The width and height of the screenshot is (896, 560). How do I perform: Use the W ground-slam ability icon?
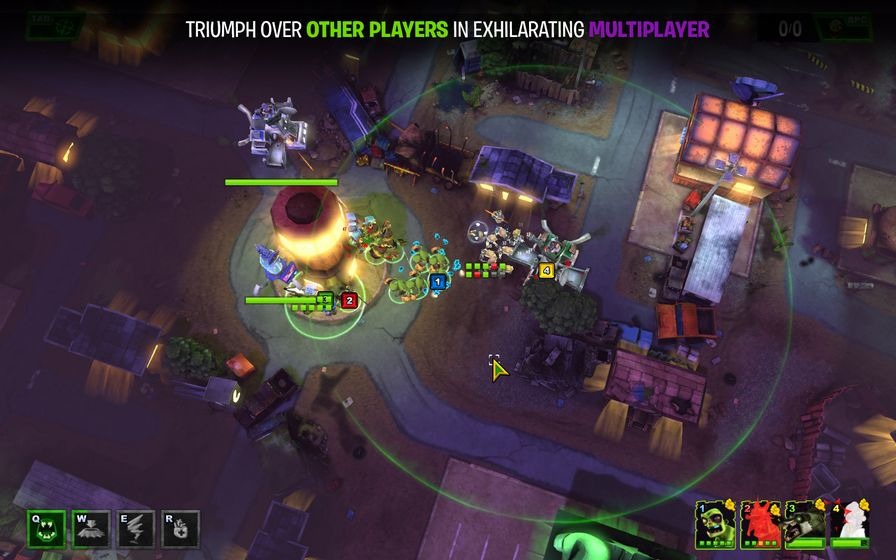click(91, 529)
